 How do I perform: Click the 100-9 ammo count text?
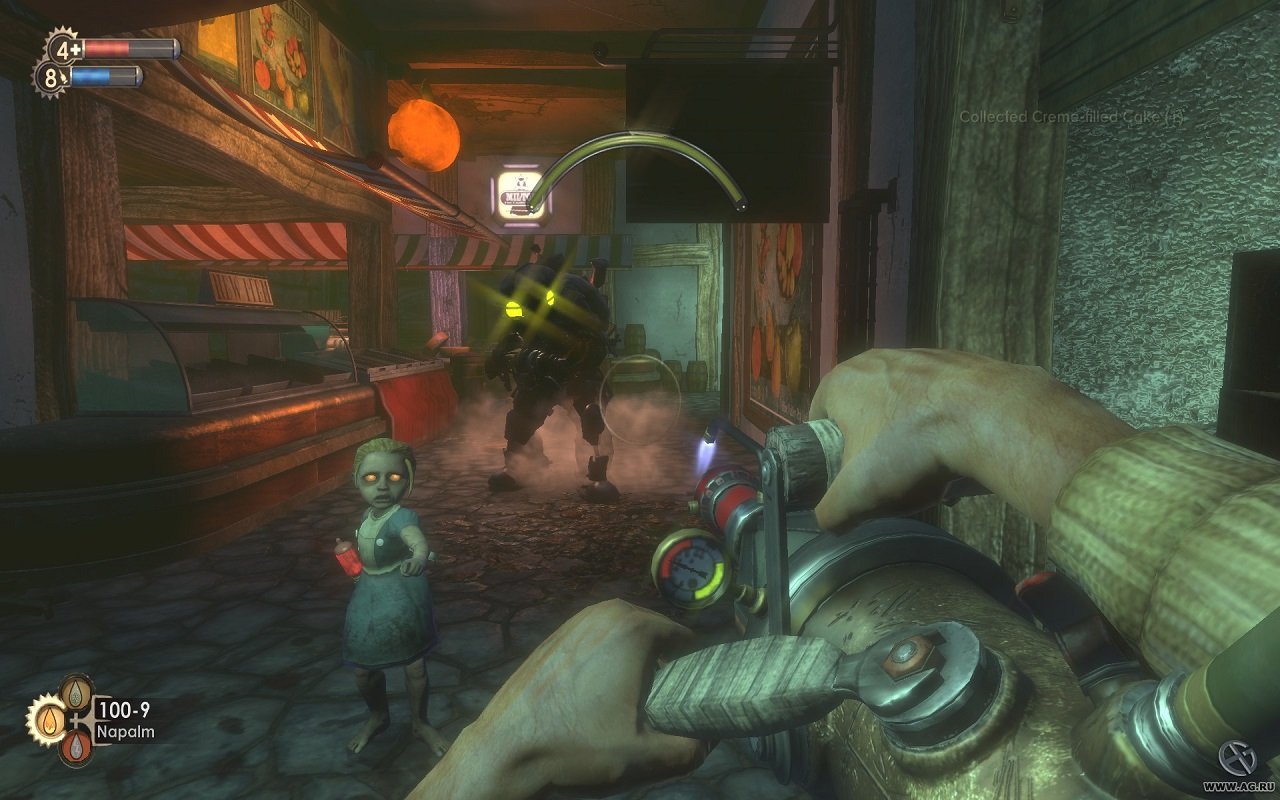[124, 708]
